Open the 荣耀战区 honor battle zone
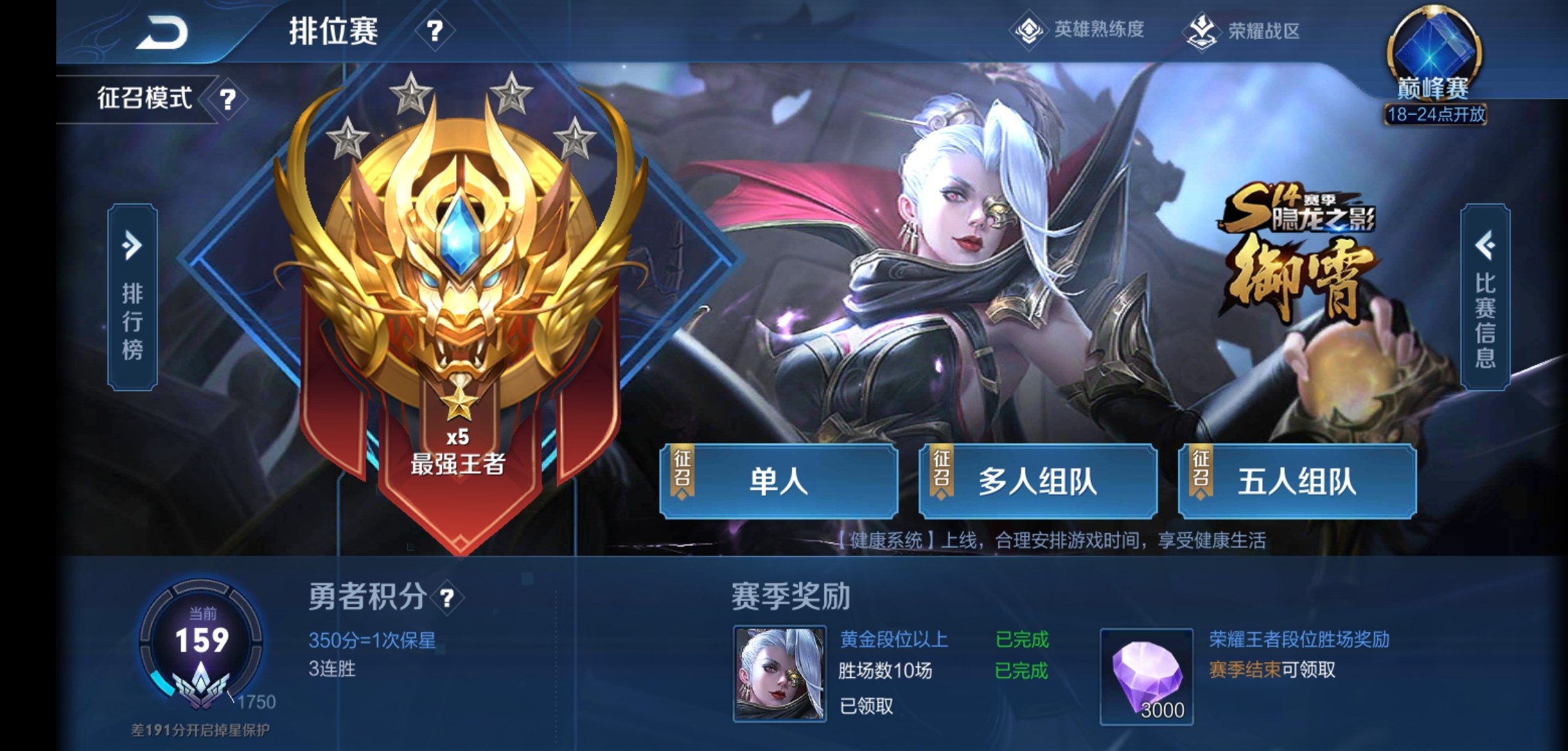The height and width of the screenshot is (751, 1568). pos(1245,29)
